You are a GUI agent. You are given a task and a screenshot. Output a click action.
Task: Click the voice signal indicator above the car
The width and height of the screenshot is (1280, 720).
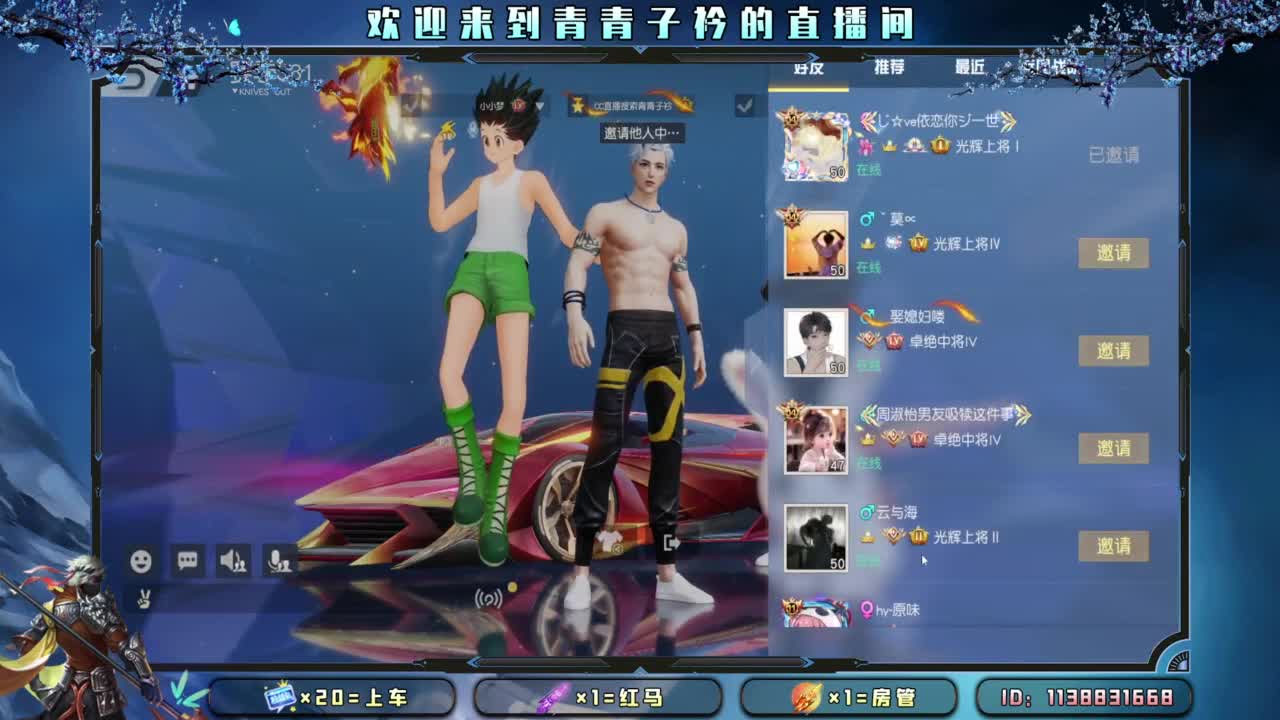(488, 594)
